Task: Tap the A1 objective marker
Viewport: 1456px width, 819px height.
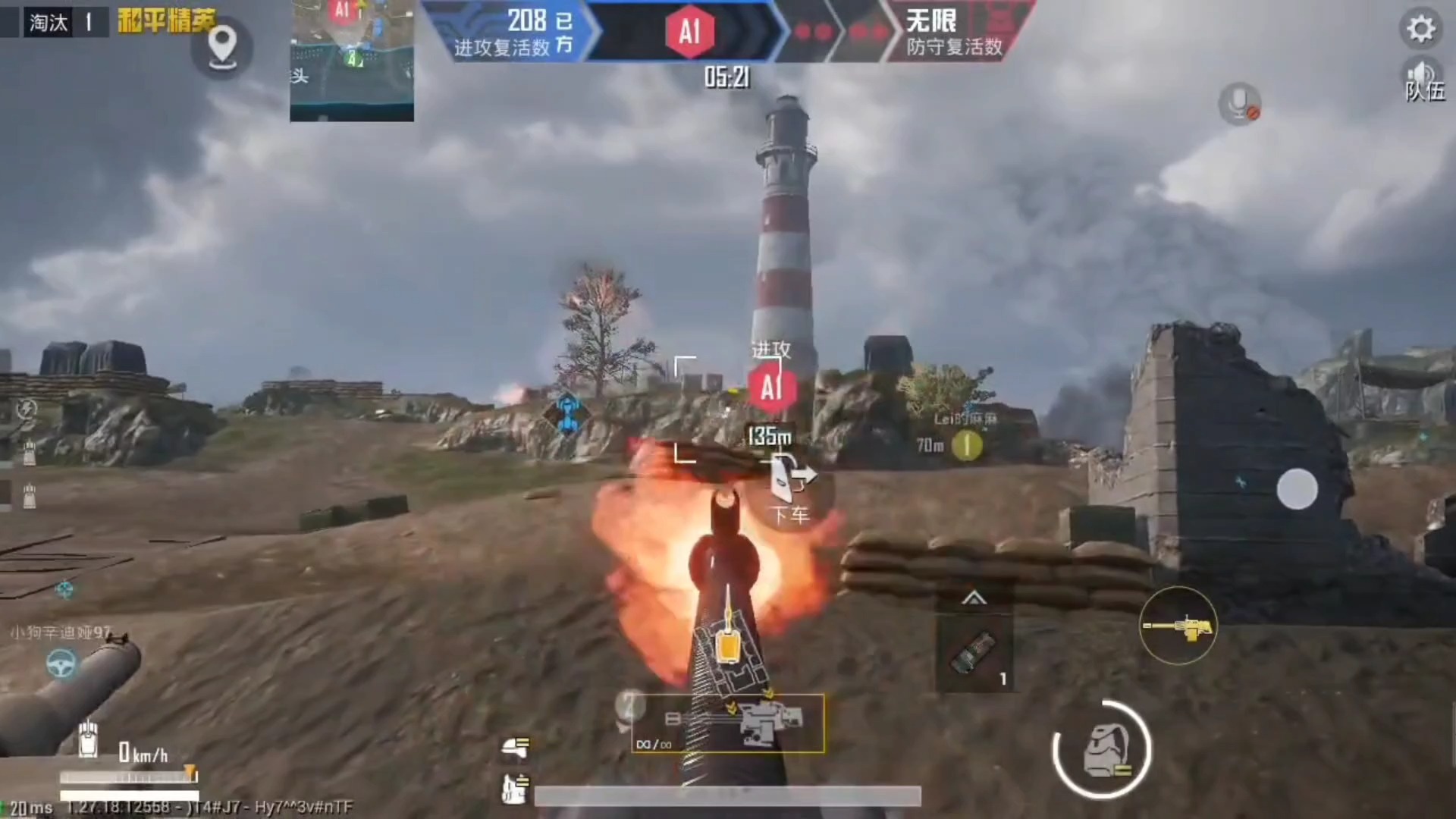Action: pyautogui.click(x=770, y=387)
